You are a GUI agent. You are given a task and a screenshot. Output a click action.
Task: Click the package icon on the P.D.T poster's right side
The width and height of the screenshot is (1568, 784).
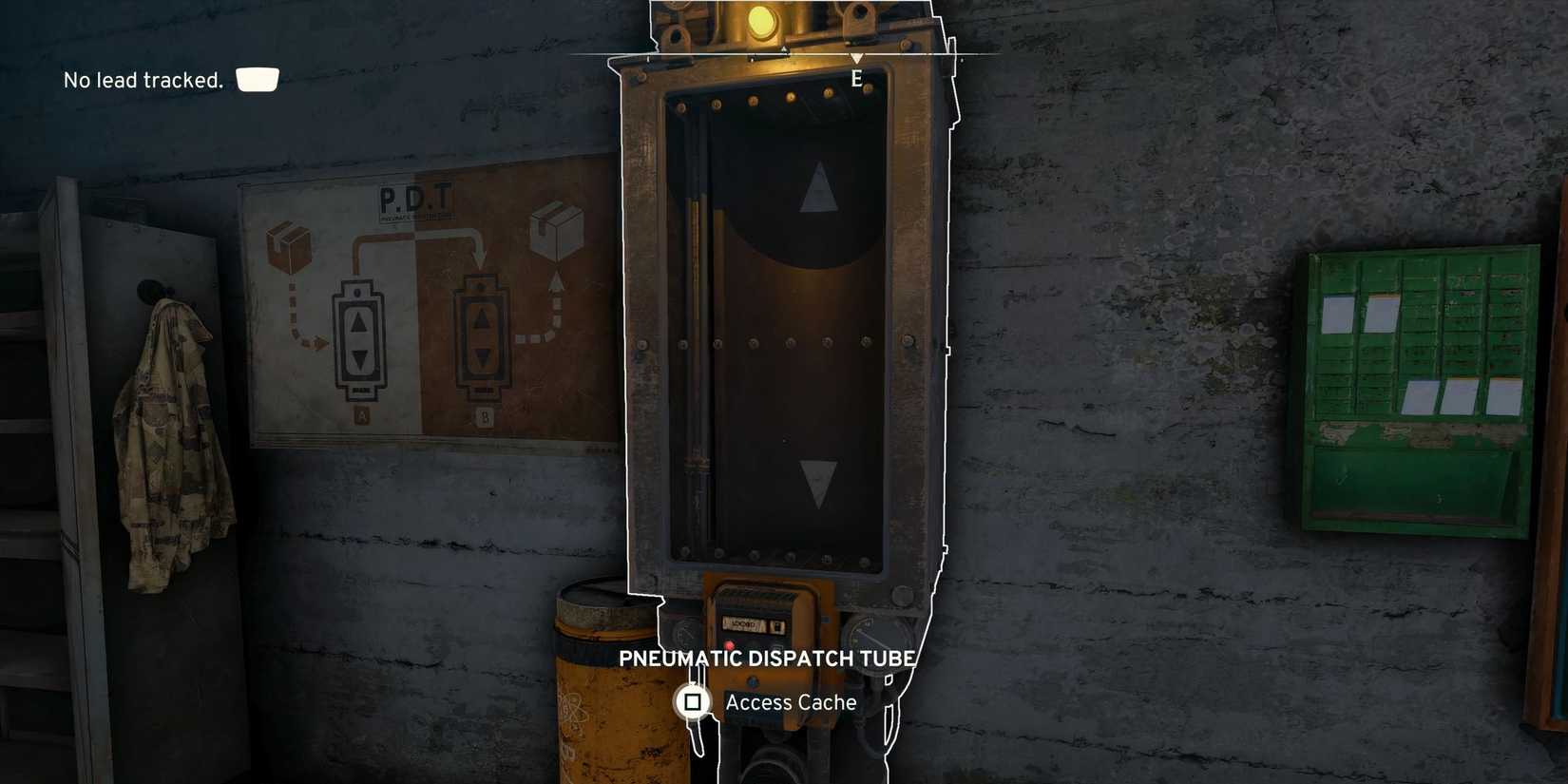click(x=559, y=230)
